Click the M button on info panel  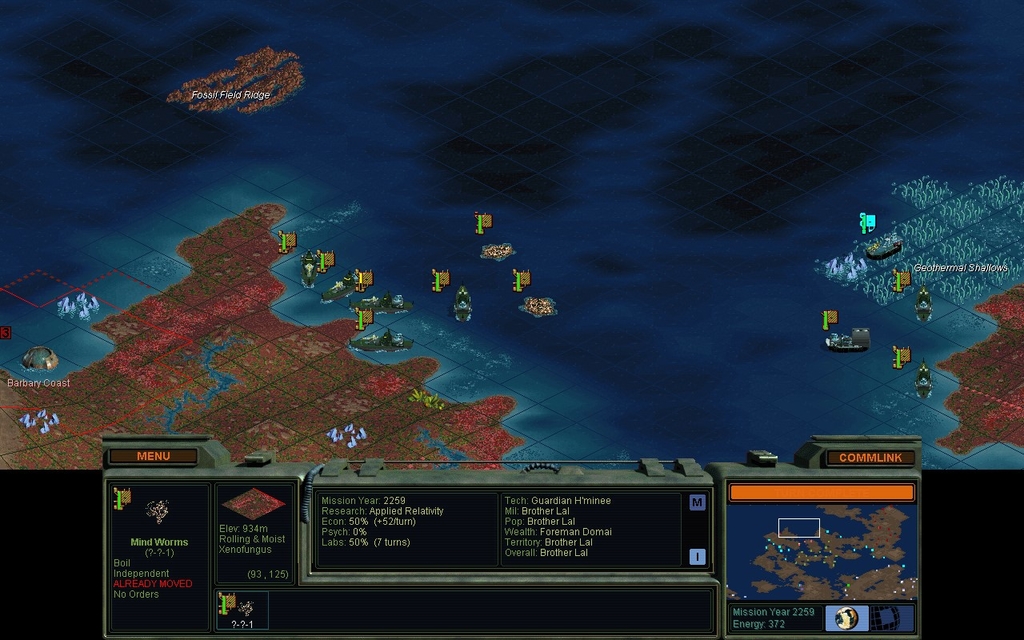pyautogui.click(x=697, y=502)
